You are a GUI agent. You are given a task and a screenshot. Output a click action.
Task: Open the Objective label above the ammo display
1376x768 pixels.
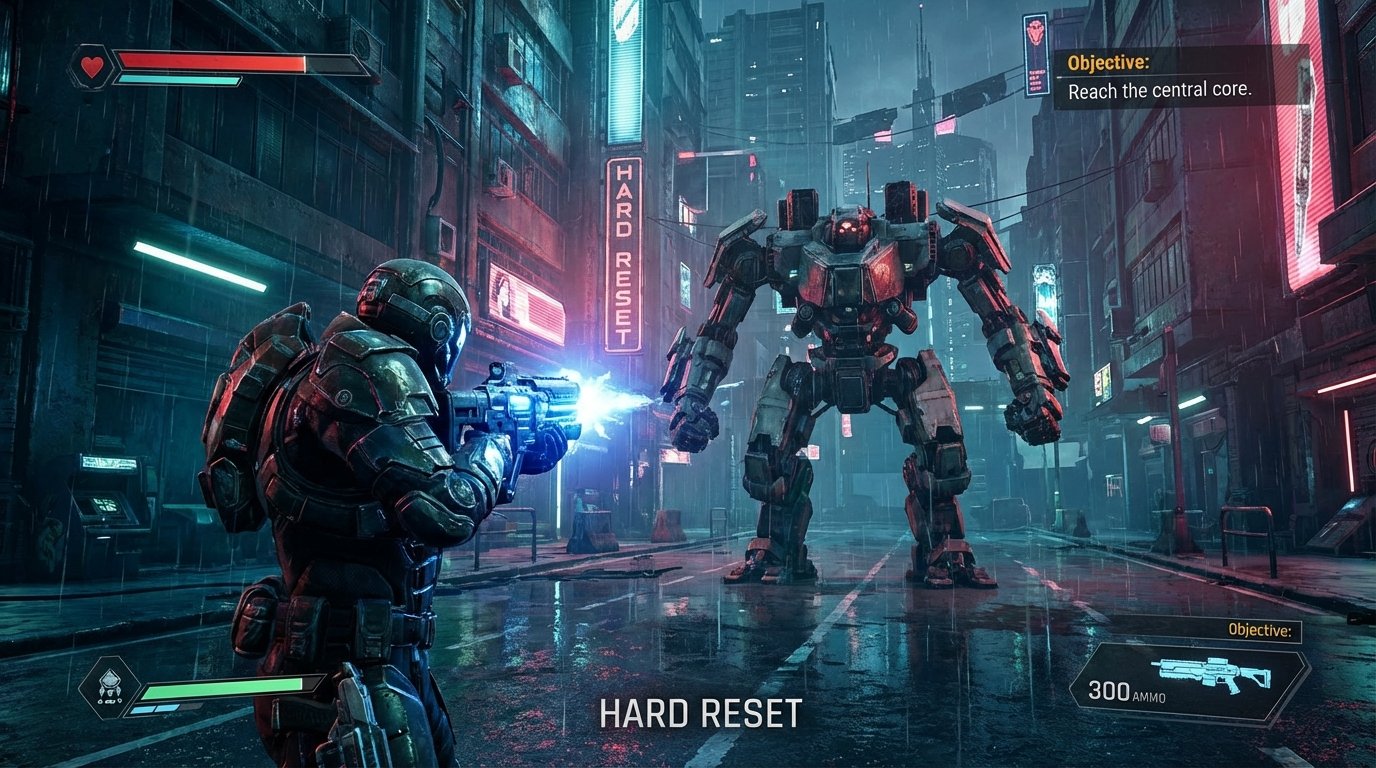(x=1259, y=630)
